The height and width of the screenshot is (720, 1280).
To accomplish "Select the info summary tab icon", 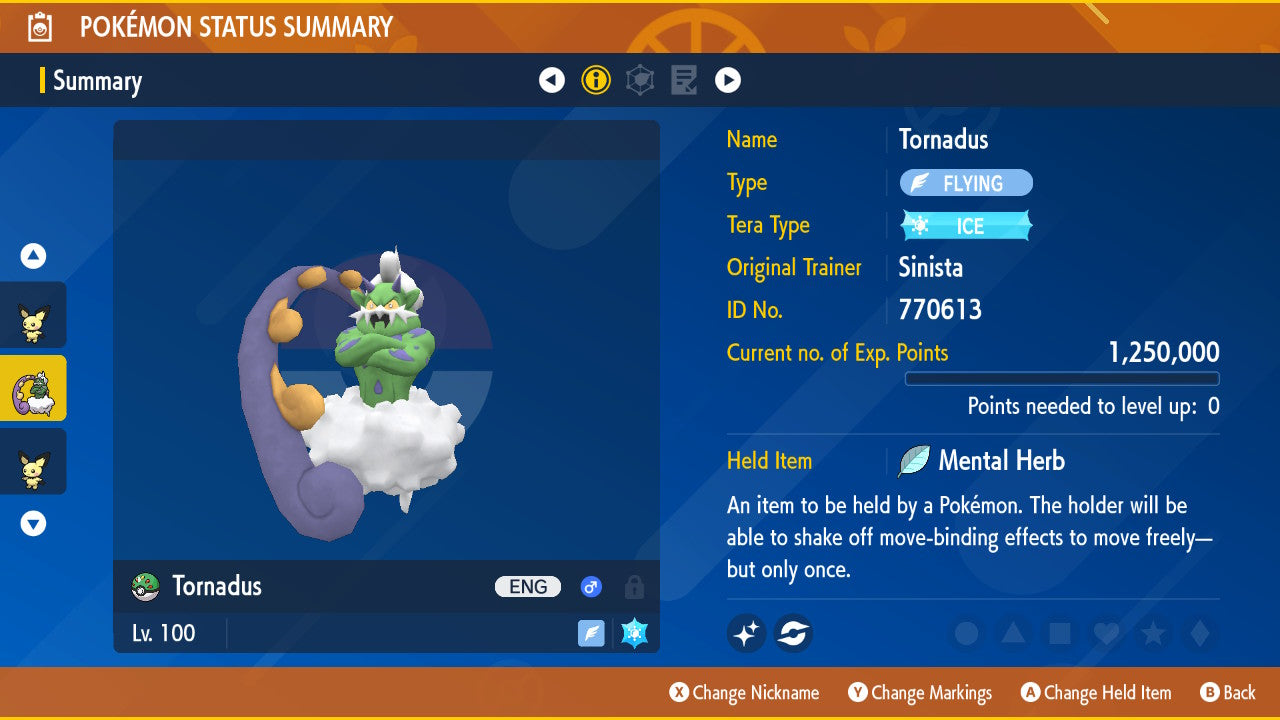I will point(596,80).
